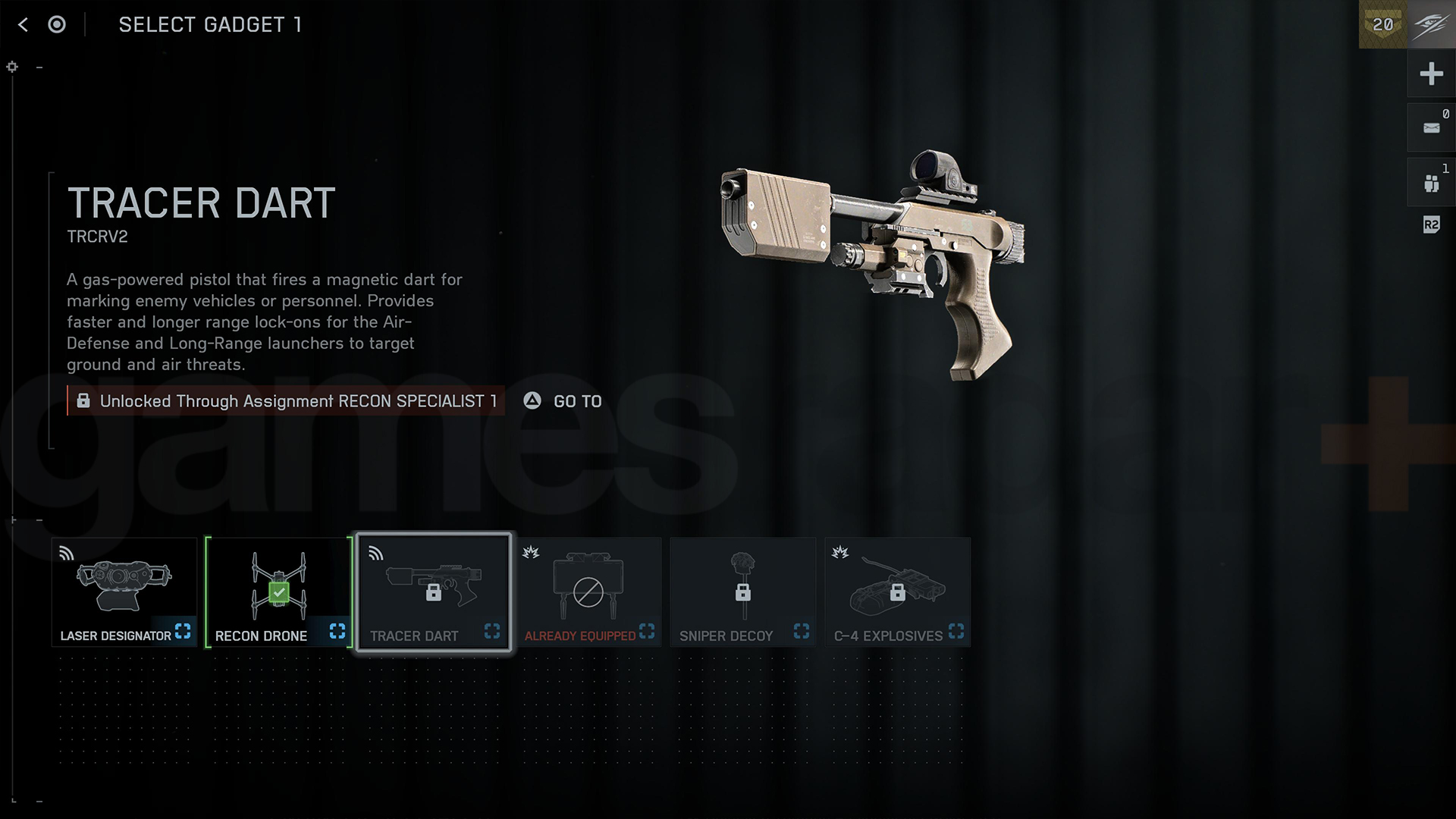Open the plus button in the sidebar
1456x819 pixels.
[x=1431, y=74]
